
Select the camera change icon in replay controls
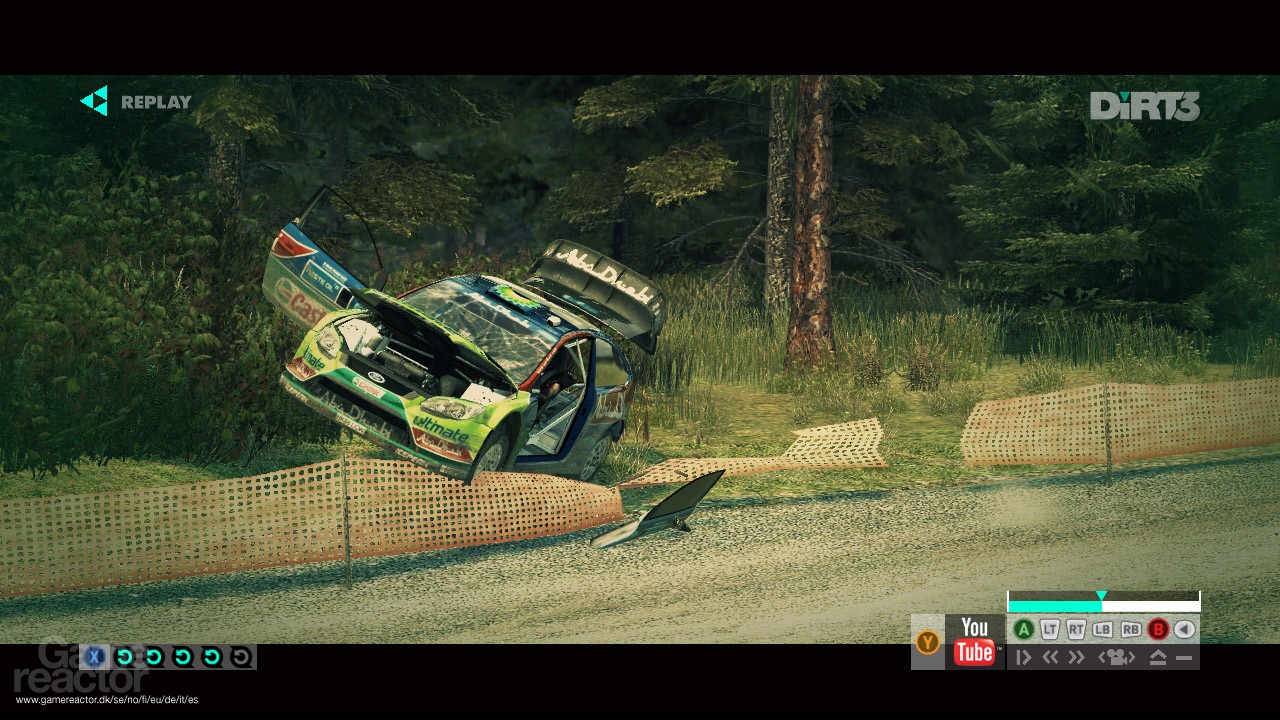pos(1118,657)
